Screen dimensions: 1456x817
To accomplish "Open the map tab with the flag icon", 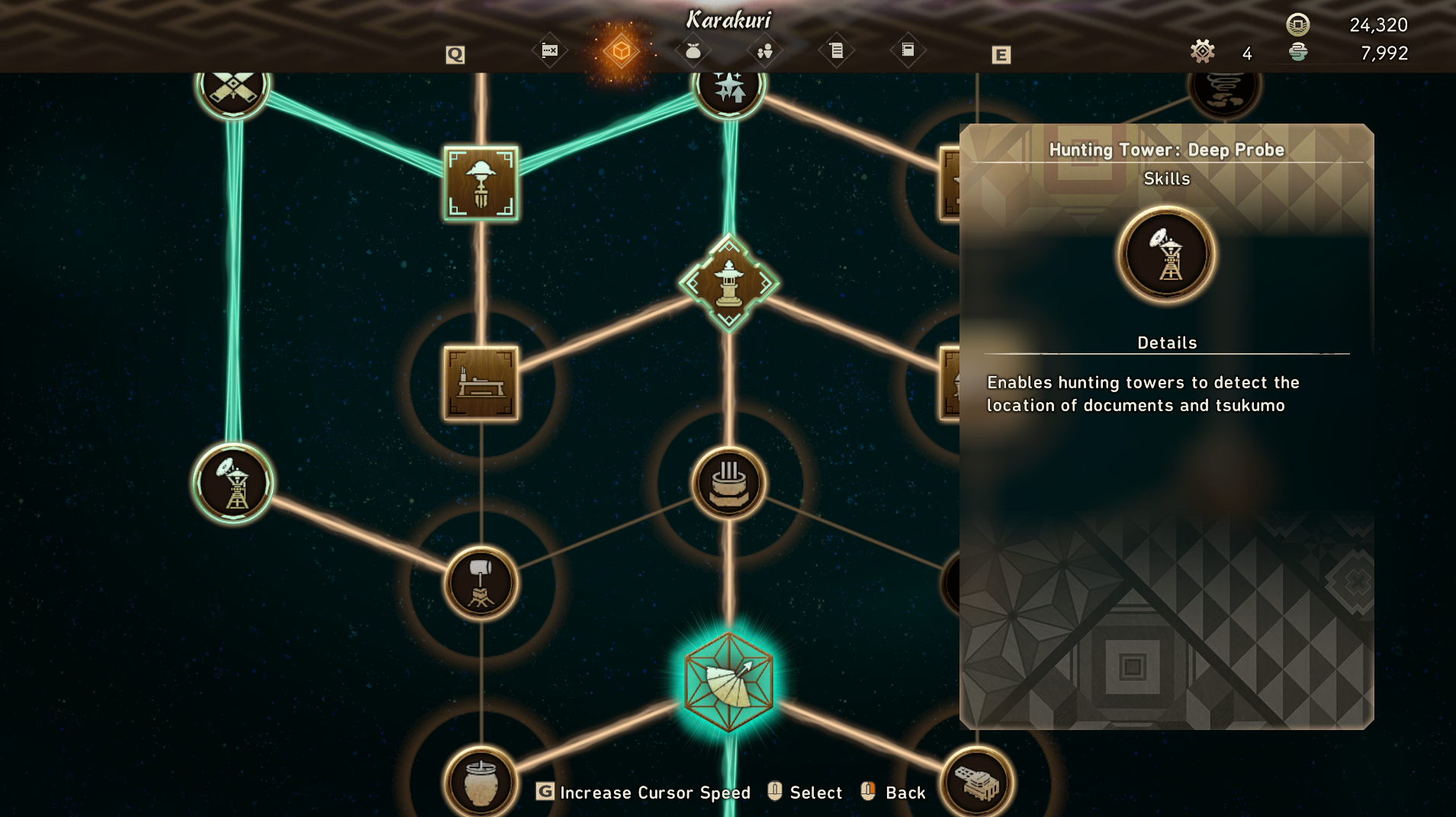I will click(549, 51).
